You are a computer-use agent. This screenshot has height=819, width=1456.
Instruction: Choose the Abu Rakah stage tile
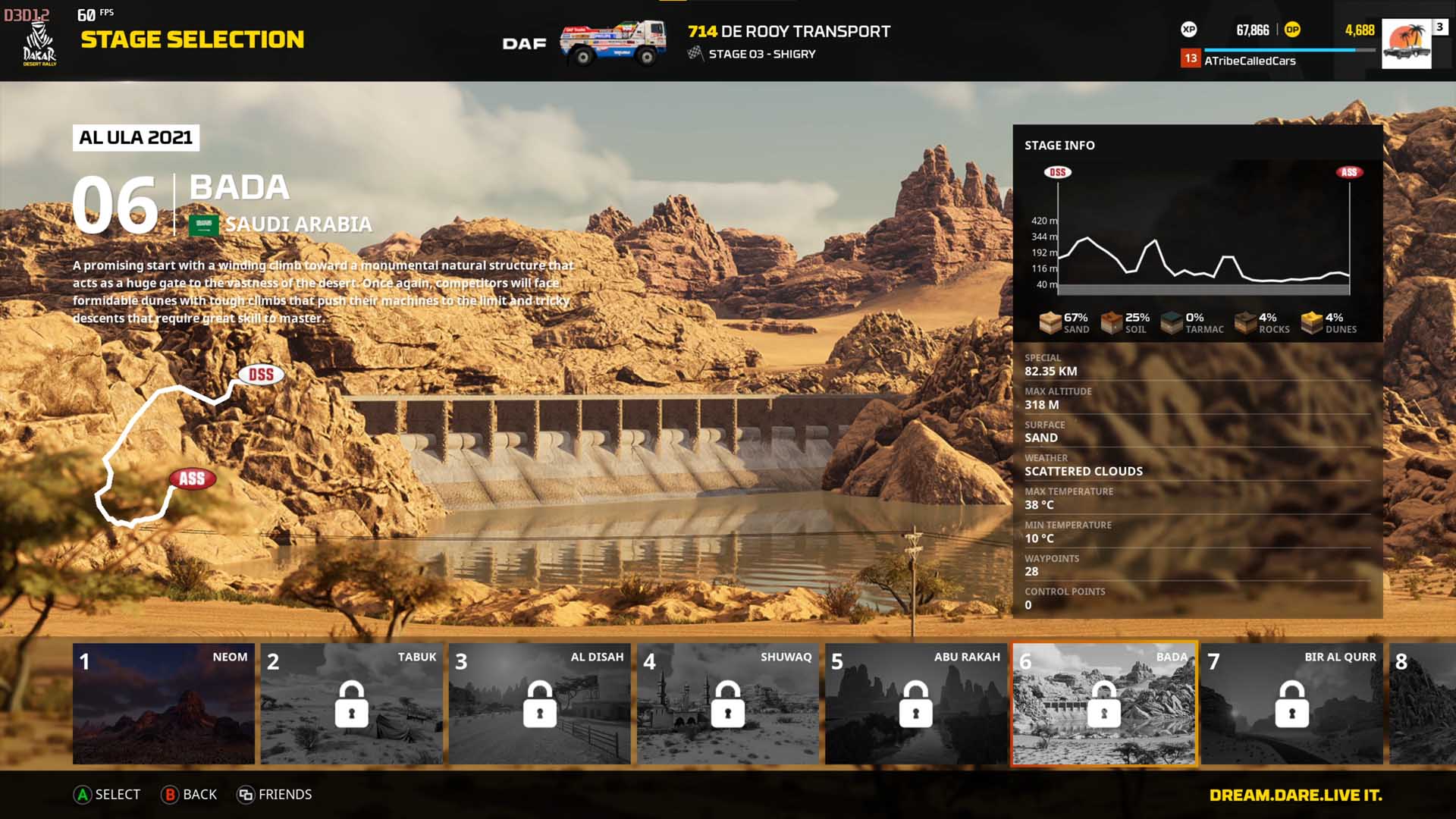[915, 703]
